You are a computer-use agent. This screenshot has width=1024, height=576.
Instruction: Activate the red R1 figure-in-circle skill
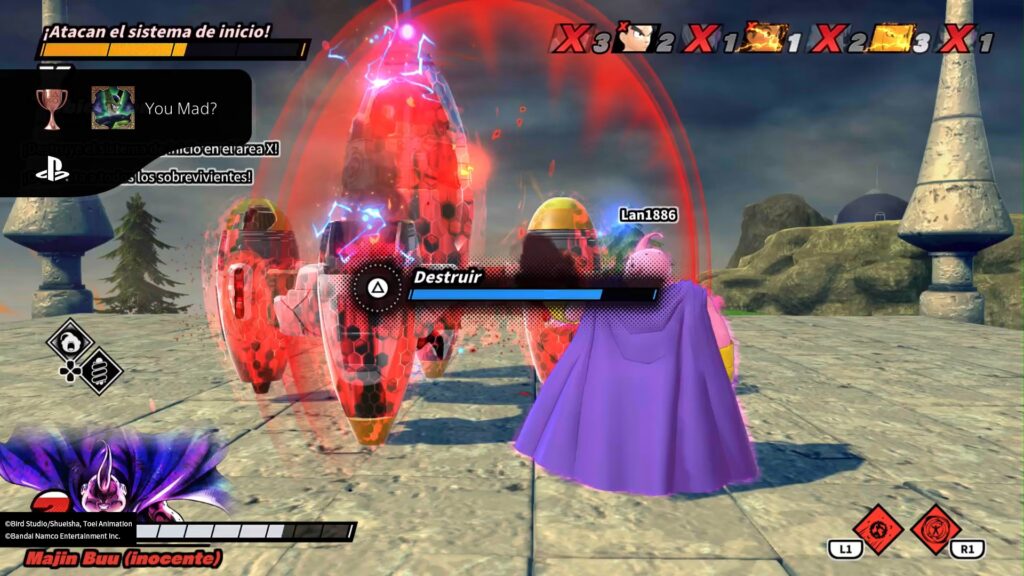tap(936, 528)
